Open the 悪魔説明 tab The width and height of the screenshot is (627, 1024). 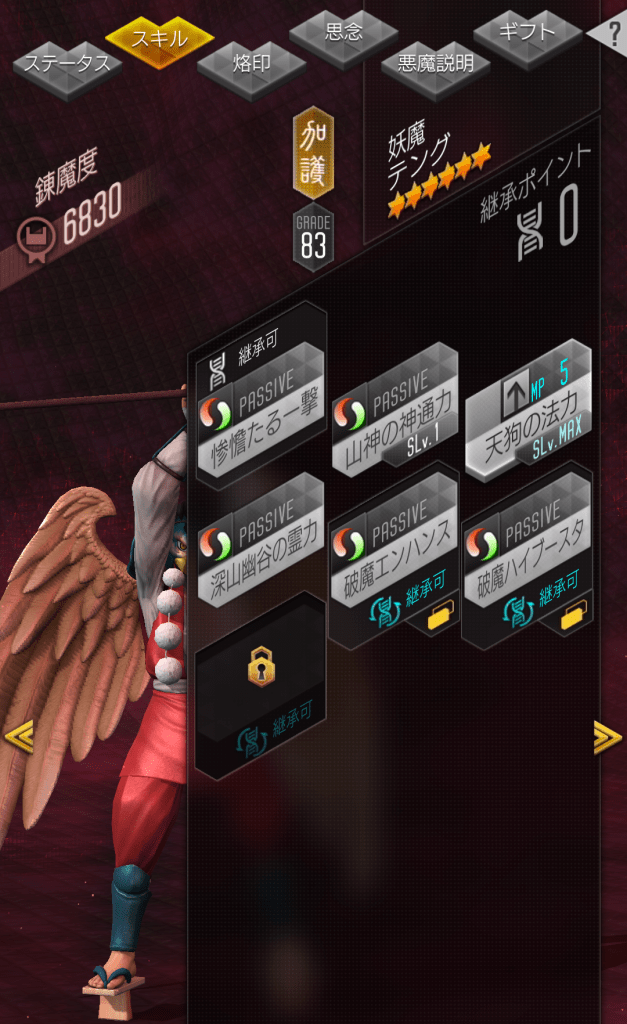pyautogui.click(x=435, y=65)
